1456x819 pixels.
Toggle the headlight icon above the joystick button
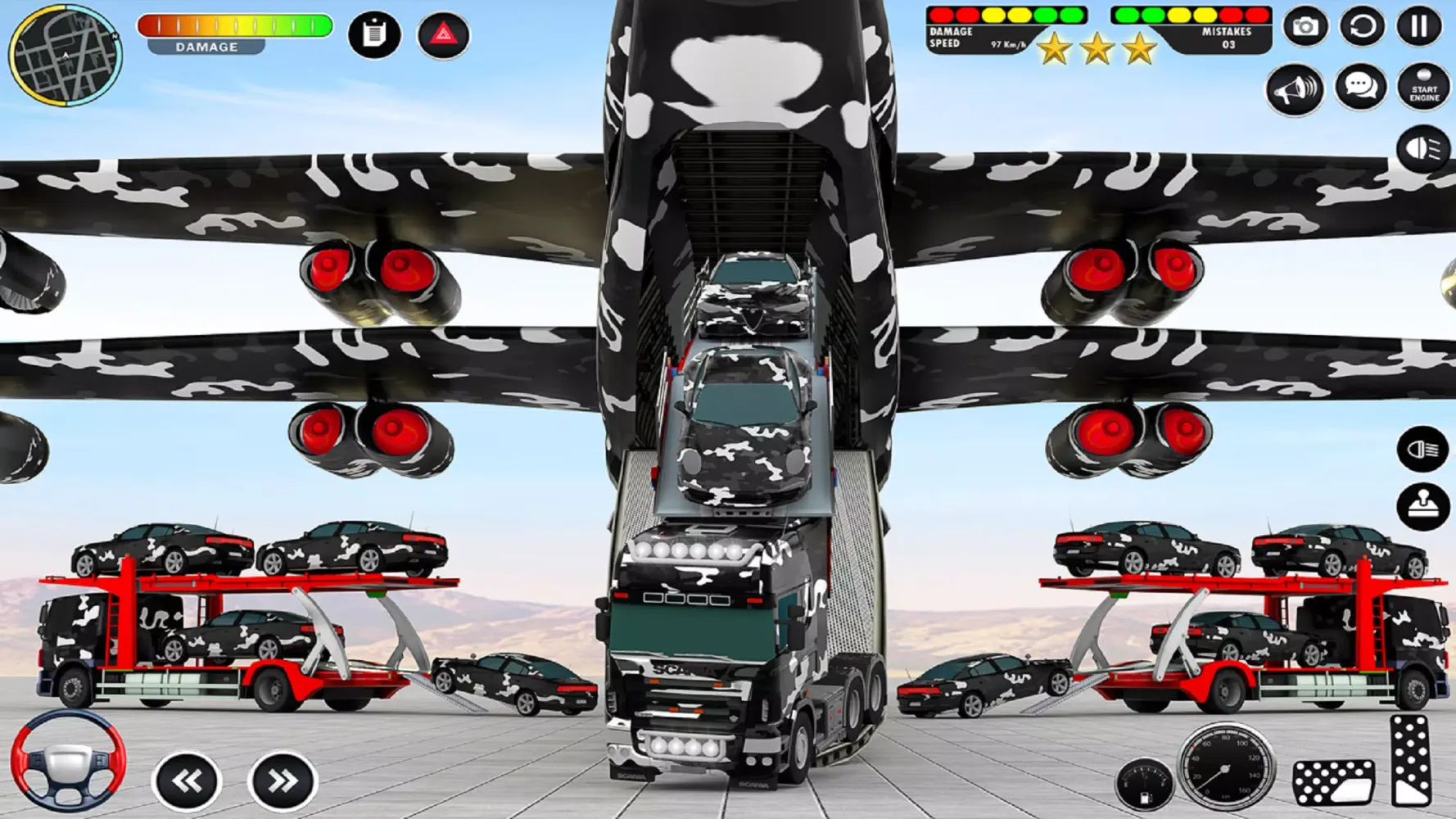point(1422,449)
